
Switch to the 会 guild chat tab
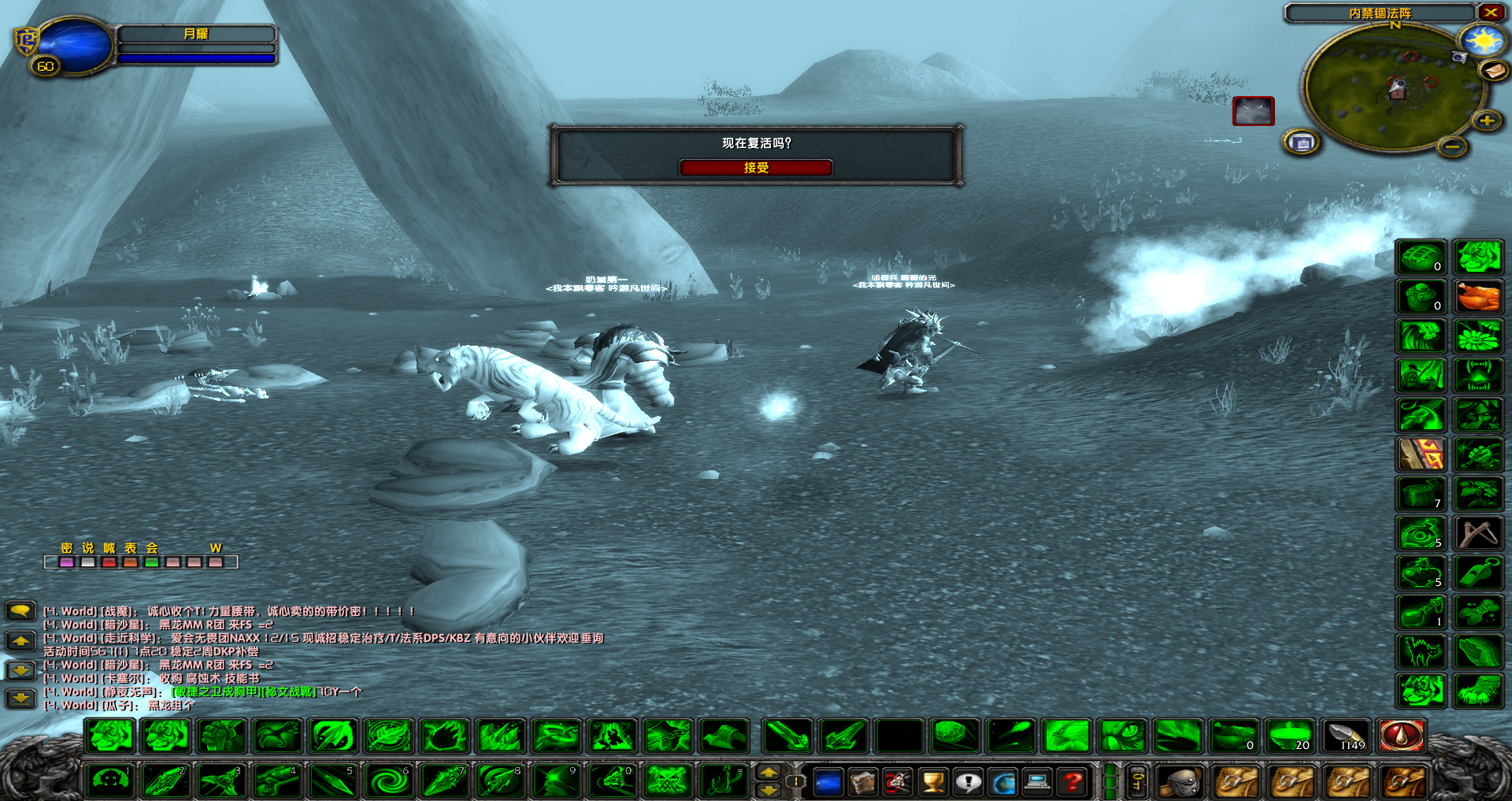(x=150, y=547)
